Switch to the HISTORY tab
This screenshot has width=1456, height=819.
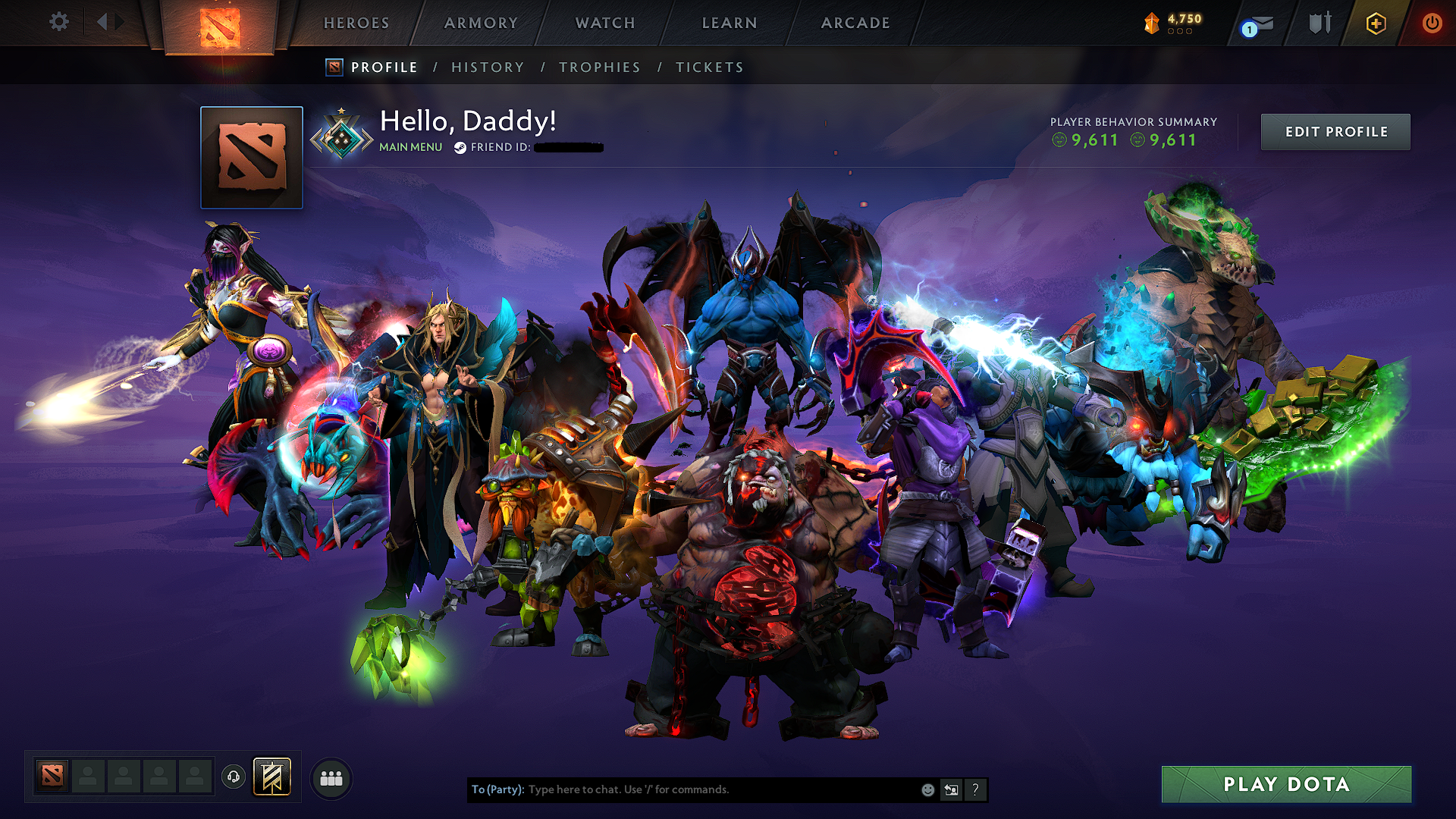click(x=488, y=67)
